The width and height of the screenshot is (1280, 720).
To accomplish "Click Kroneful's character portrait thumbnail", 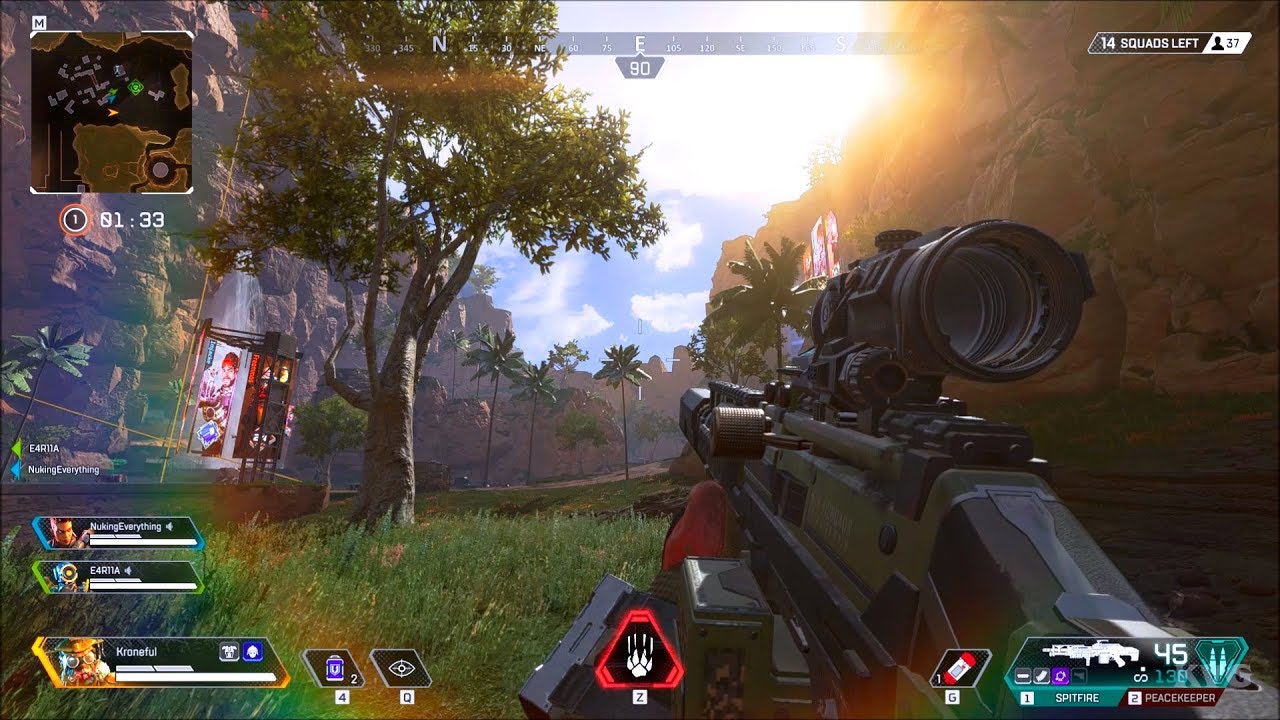I will [80, 662].
